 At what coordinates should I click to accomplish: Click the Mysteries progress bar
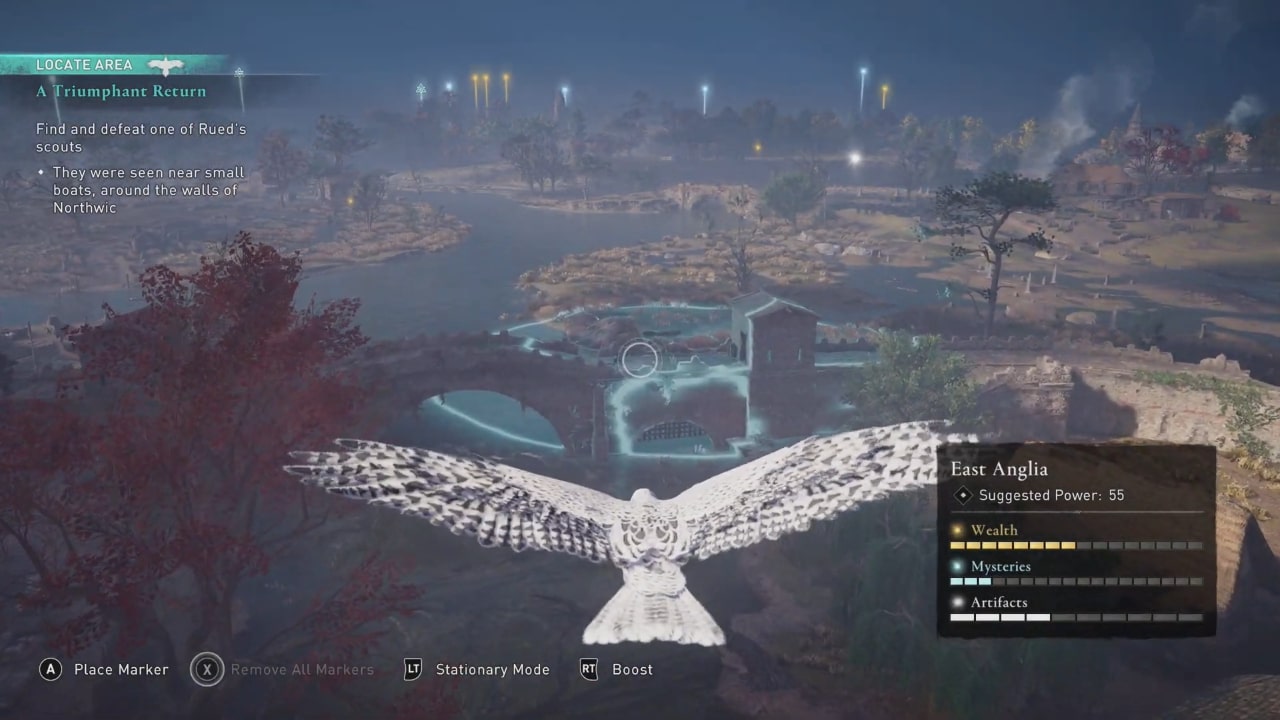click(x=1077, y=581)
